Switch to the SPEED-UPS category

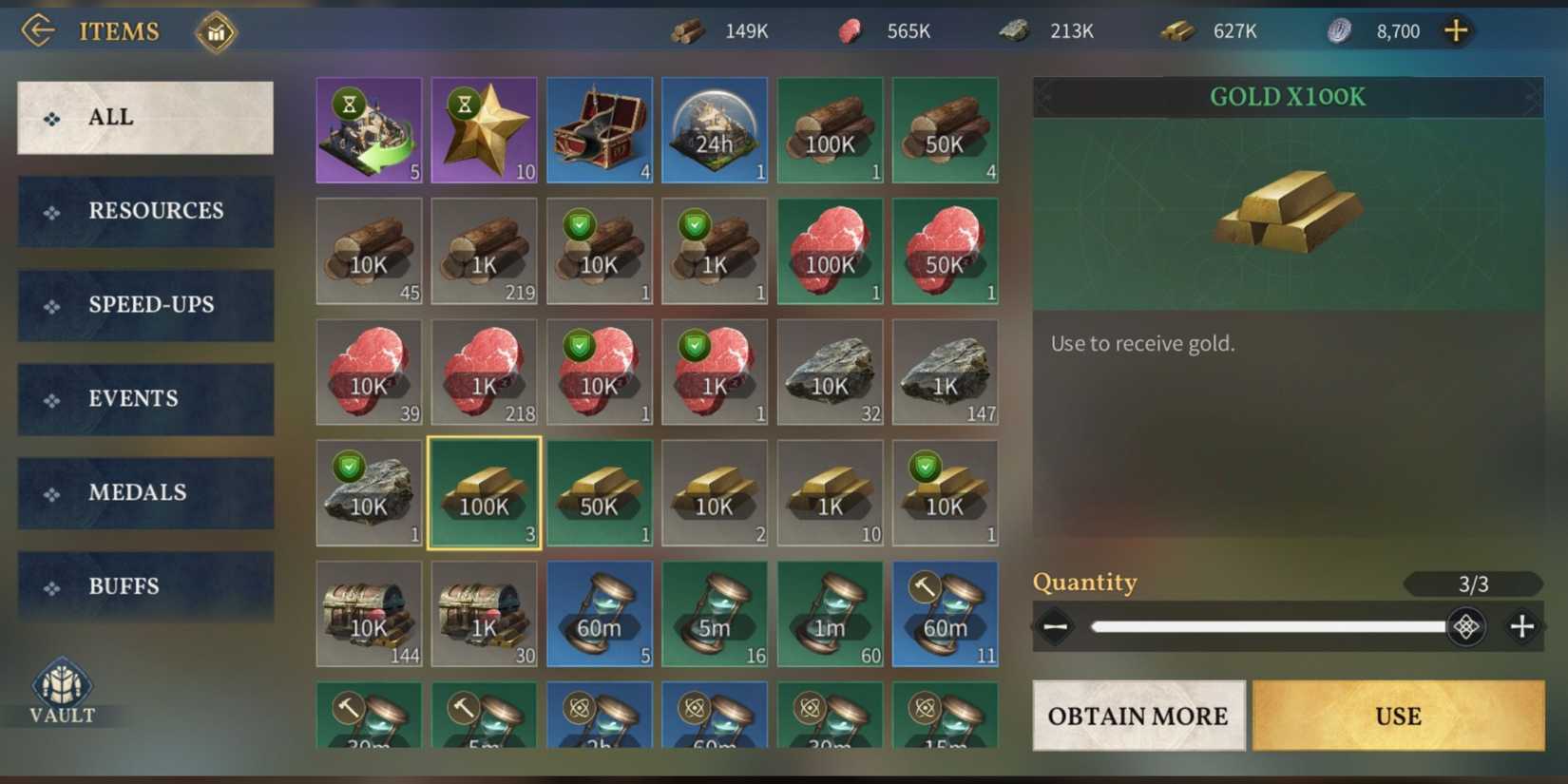pos(144,305)
